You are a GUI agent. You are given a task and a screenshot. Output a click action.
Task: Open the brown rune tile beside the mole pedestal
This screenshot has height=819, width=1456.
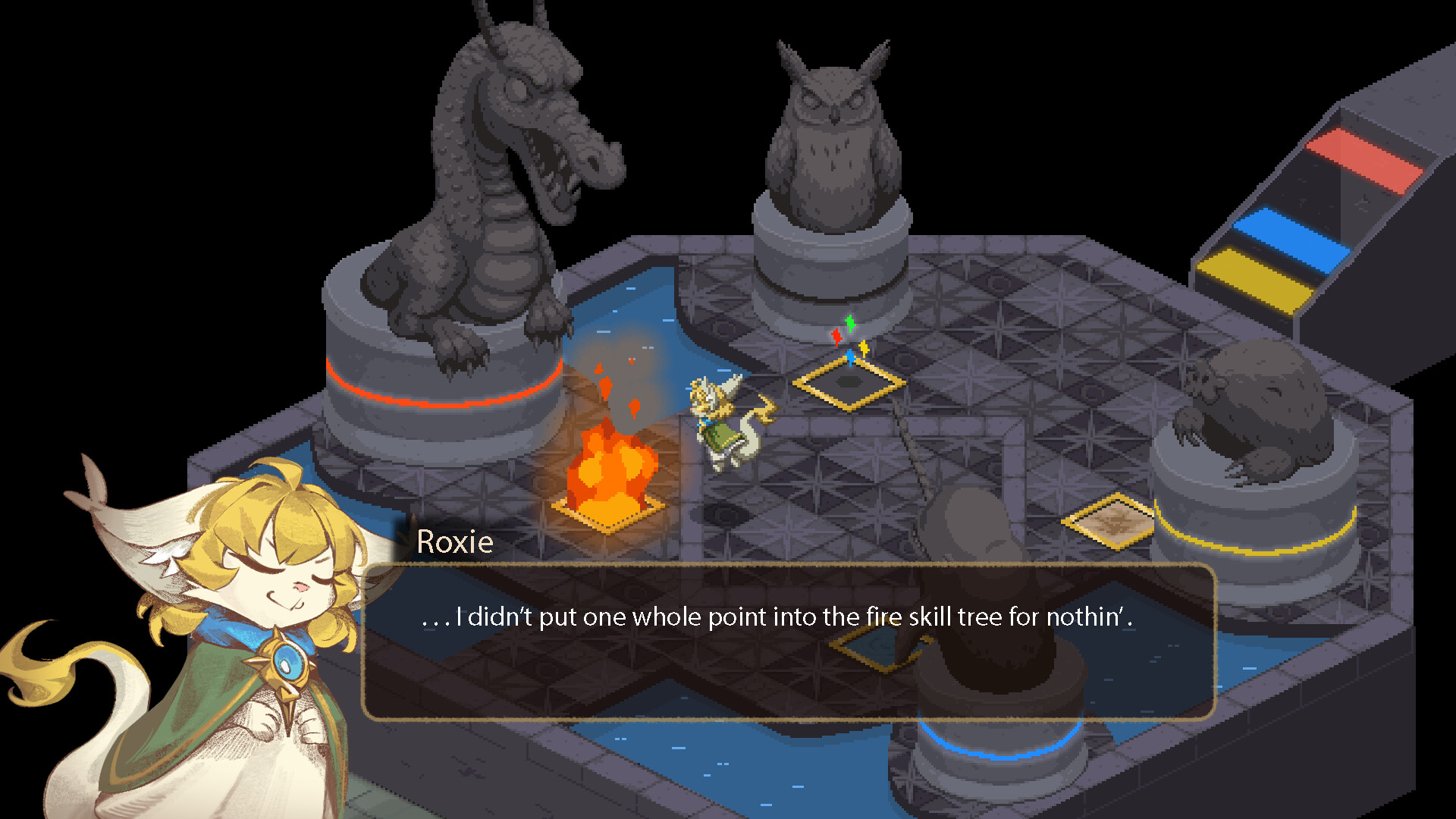click(x=1109, y=522)
